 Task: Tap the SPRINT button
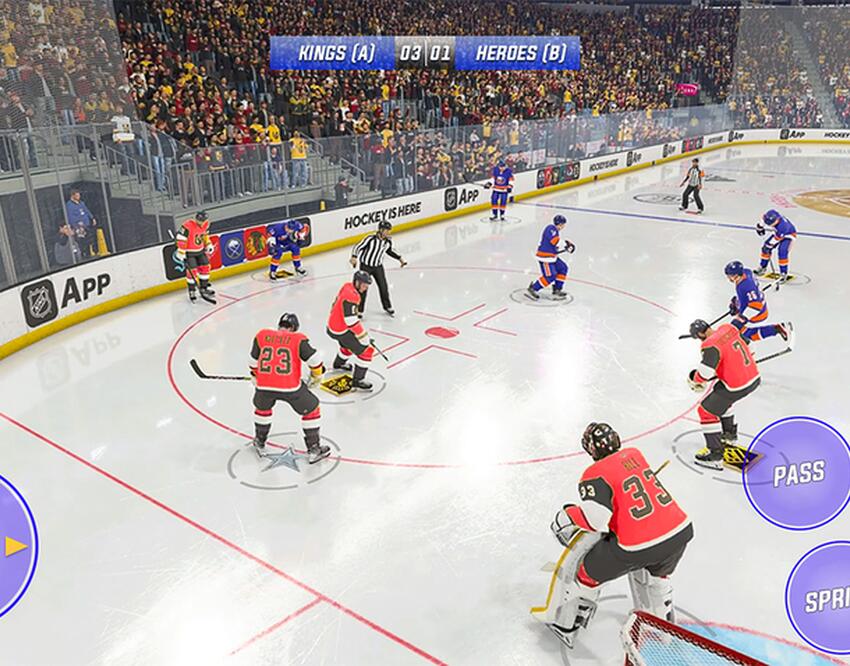(822, 598)
